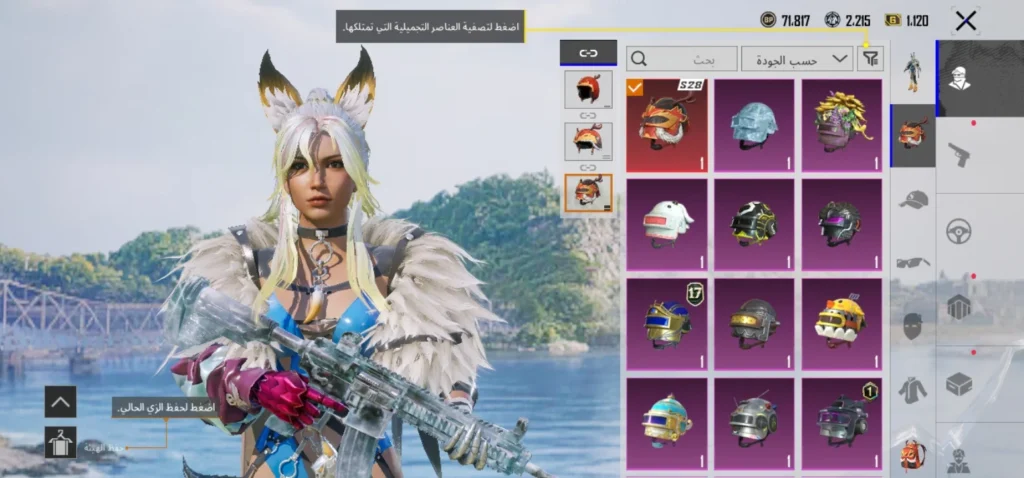Switch to the pistol weapons section
The height and width of the screenshot is (478, 1024).
click(959, 155)
